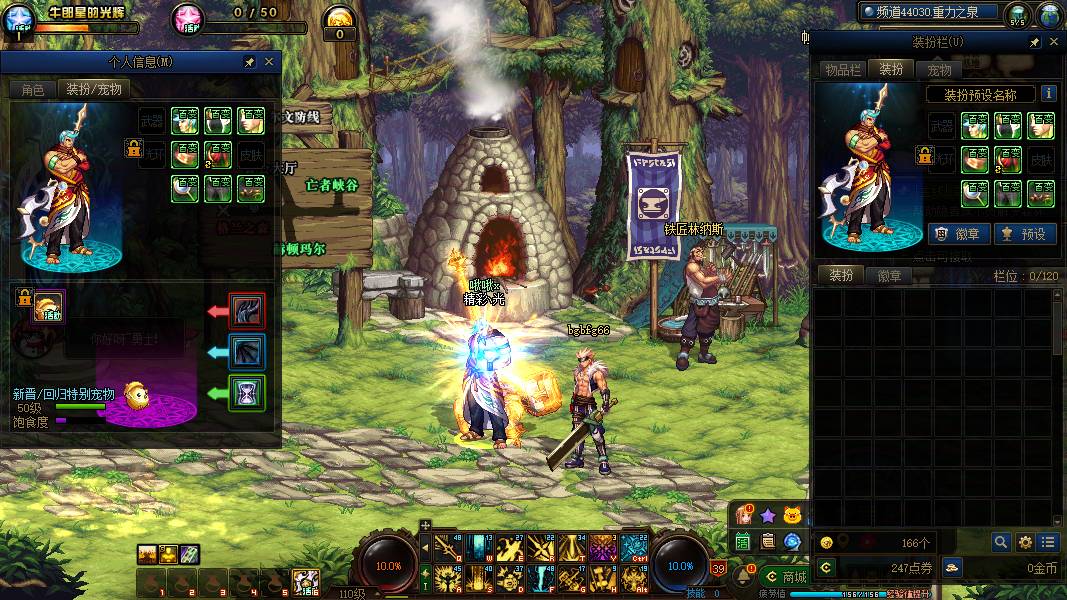Click the 徽章 emblem button with shield icon
Screen dimensions: 1067x600
[958, 234]
